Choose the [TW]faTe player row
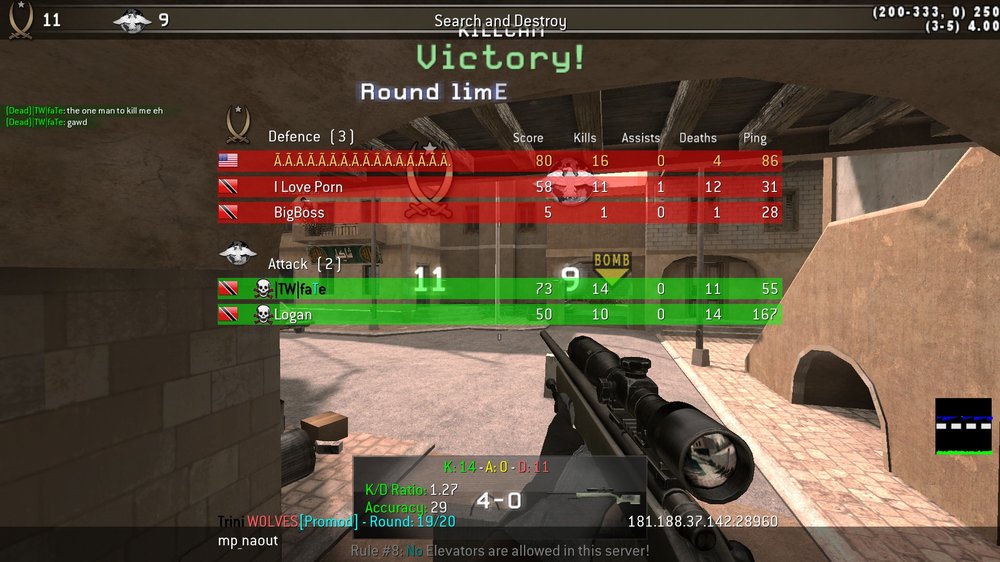The image size is (1000, 562). point(499,289)
